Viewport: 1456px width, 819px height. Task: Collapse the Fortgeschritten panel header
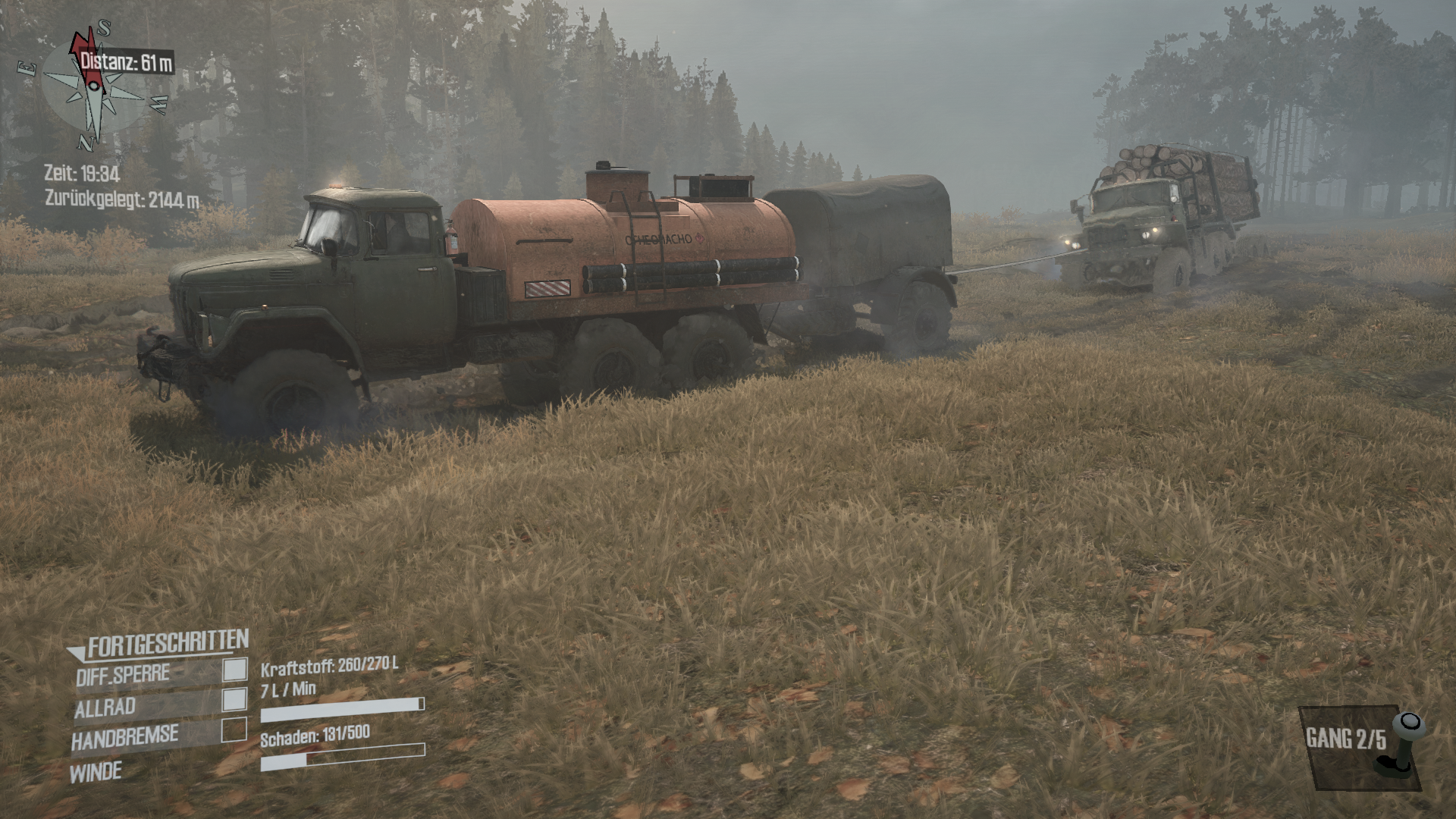click(159, 645)
